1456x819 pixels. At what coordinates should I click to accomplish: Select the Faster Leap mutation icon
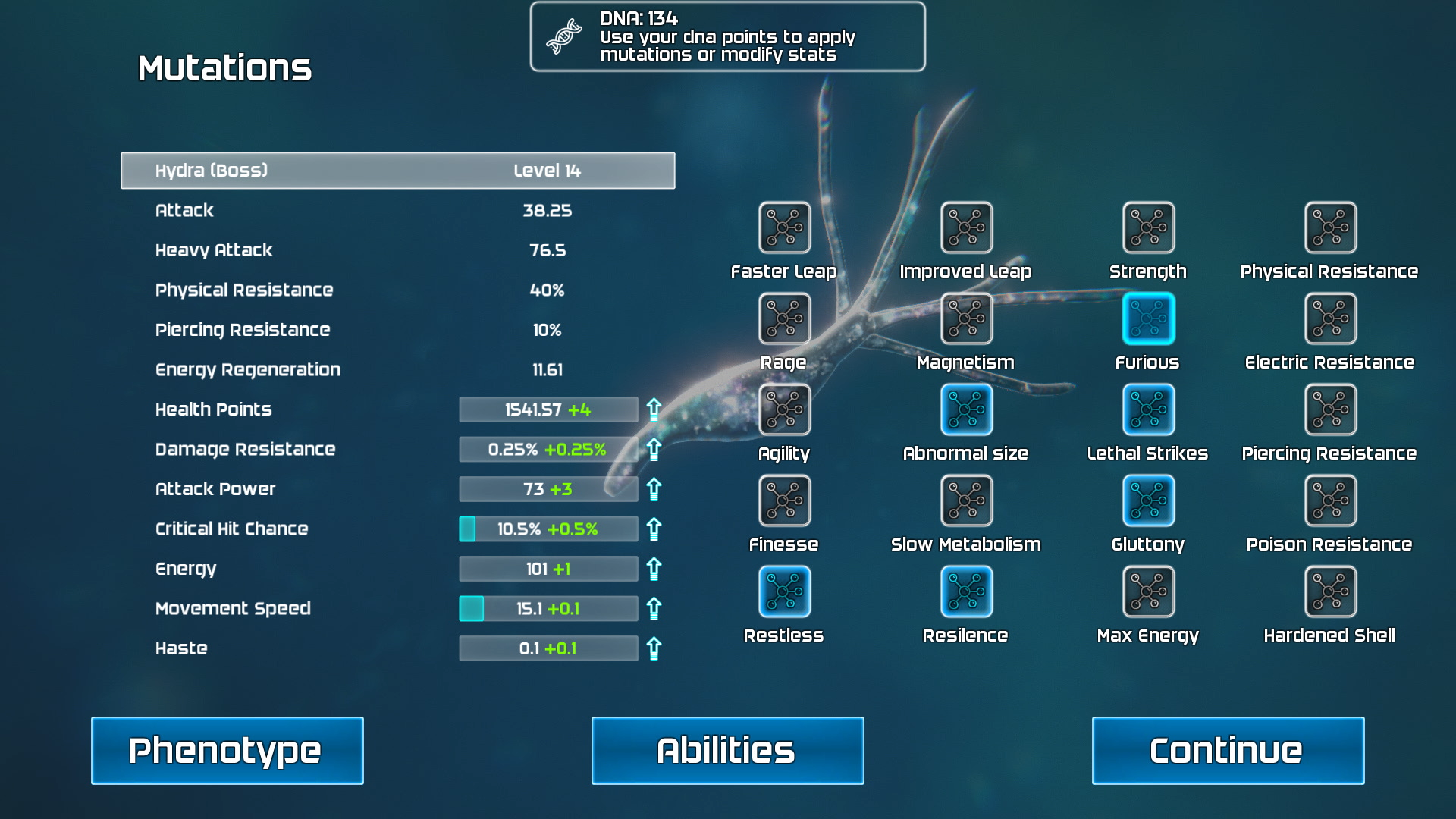pyautogui.click(x=784, y=227)
